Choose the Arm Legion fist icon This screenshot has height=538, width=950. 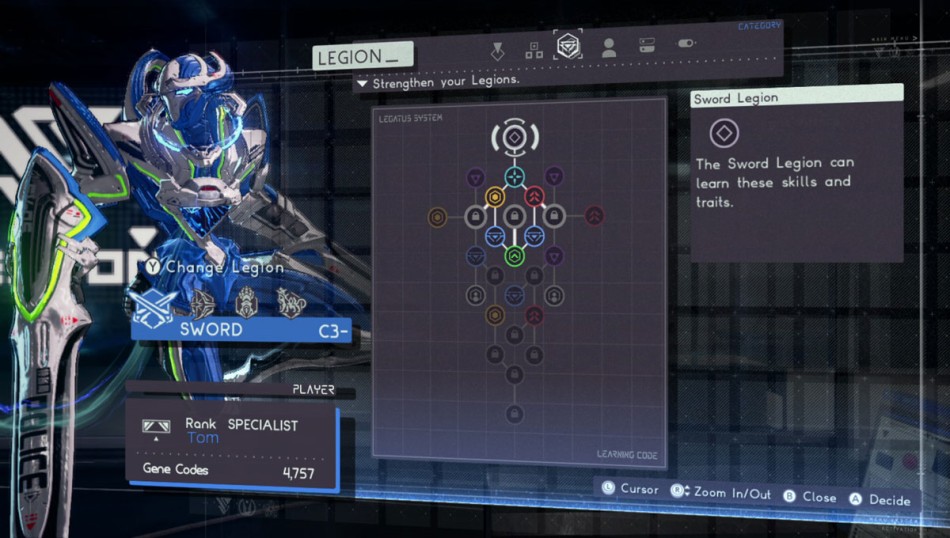click(x=247, y=302)
